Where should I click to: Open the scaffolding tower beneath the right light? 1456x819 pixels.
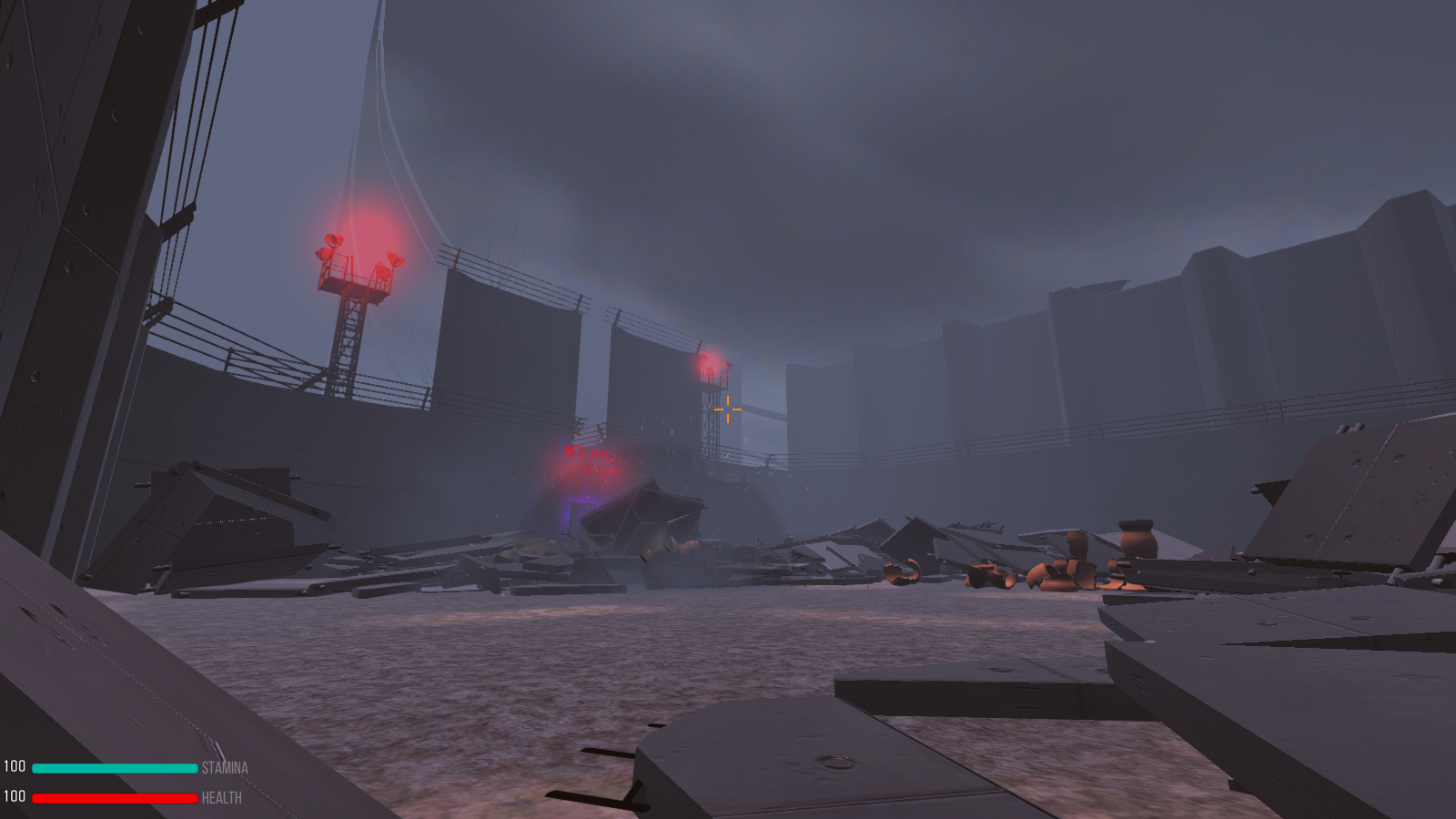(713, 419)
